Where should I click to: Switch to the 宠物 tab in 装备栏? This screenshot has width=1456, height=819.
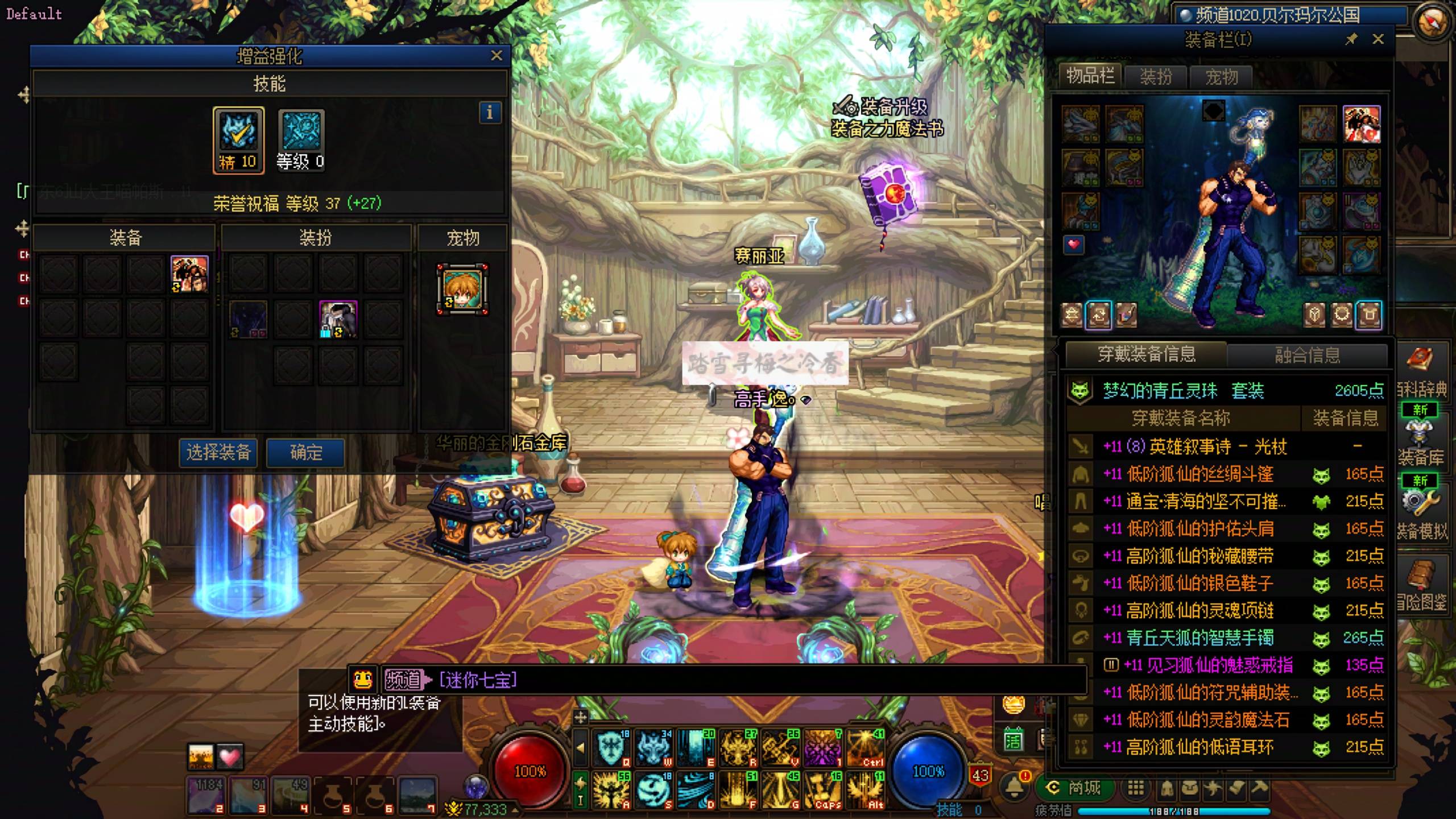pyautogui.click(x=1221, y=77)
